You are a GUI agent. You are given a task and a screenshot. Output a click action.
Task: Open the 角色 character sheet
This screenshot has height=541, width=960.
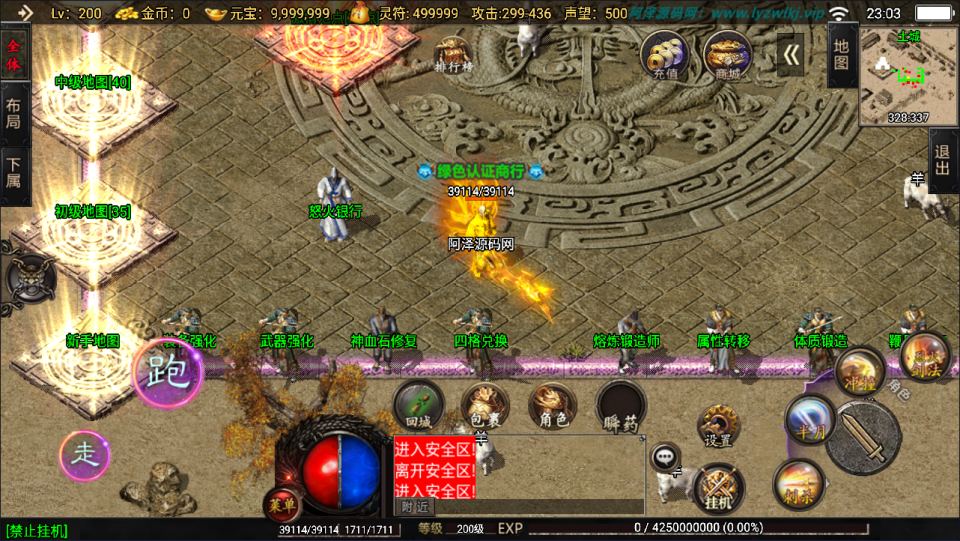[x=552, y=405]
